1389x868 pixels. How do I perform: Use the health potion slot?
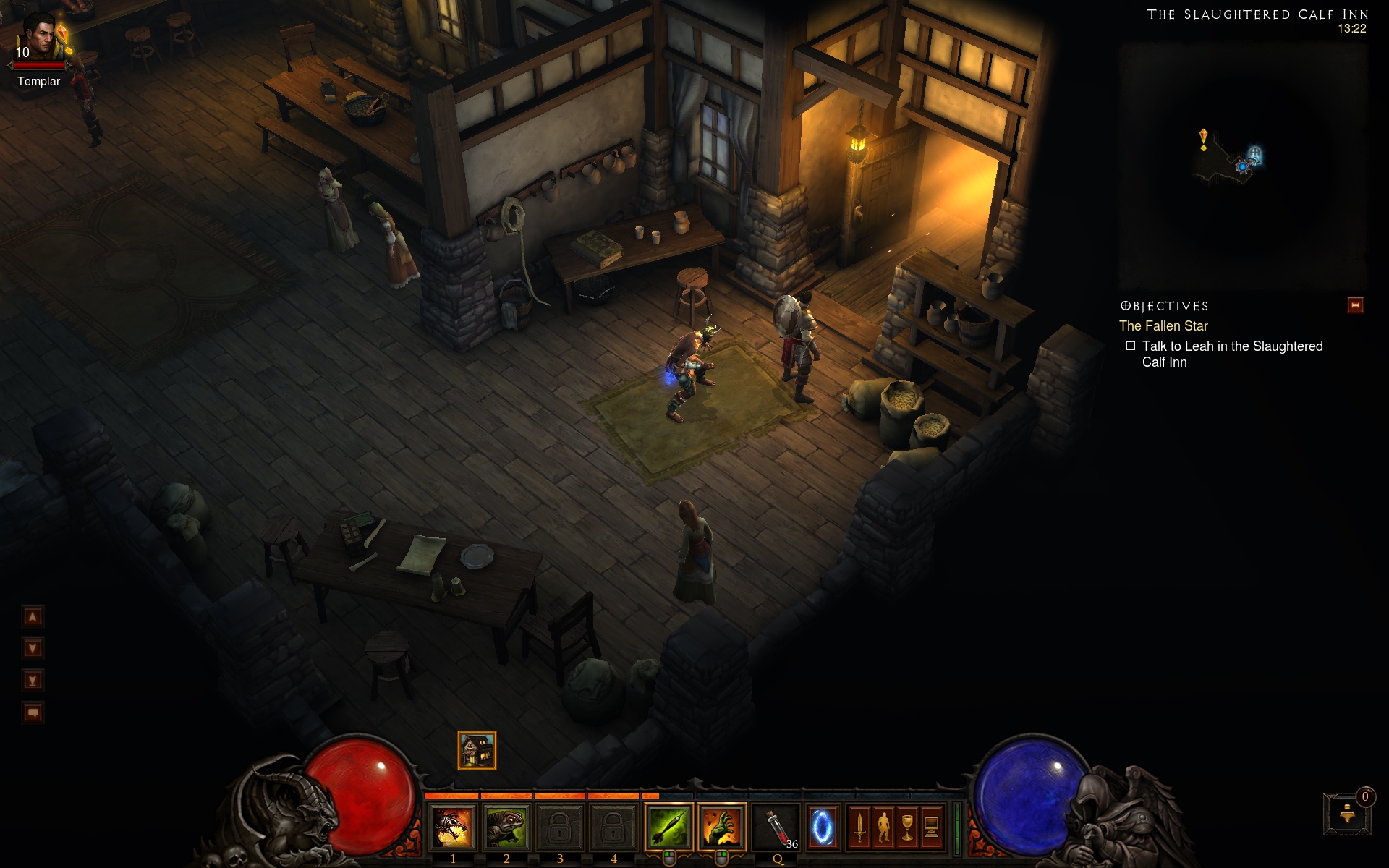777,827
